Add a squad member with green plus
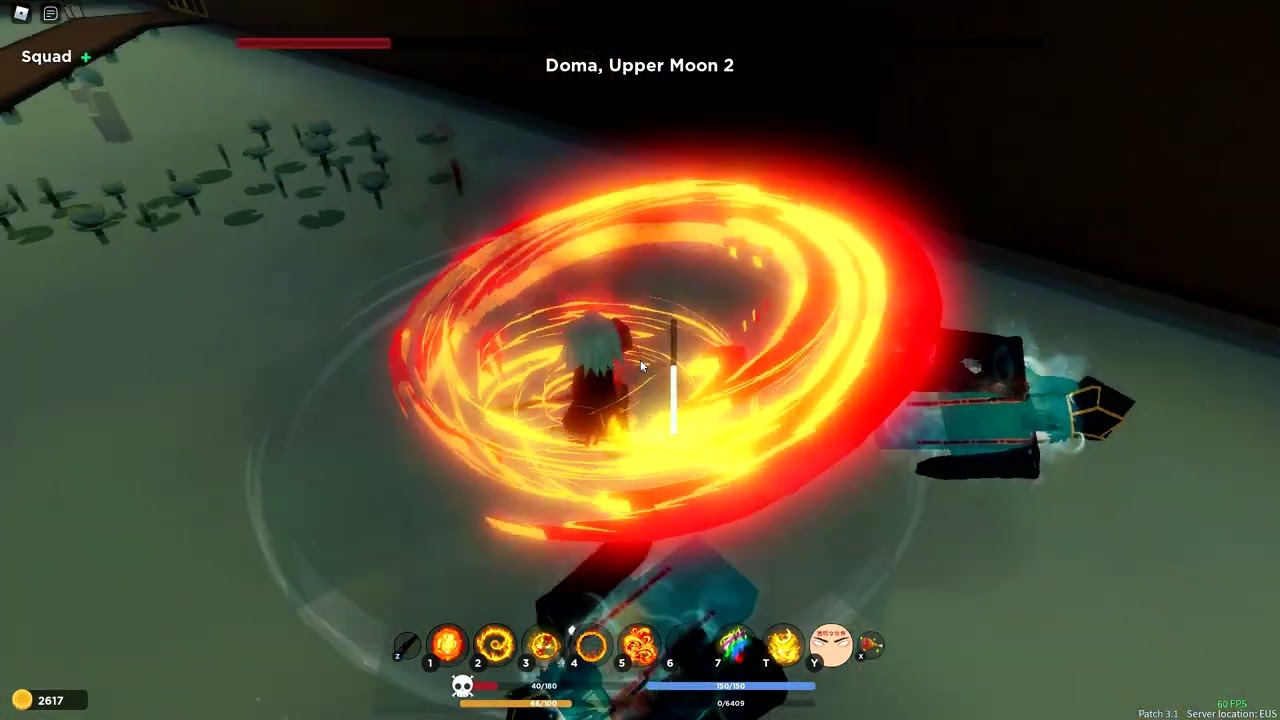This screenshot has height=720, width=1280. pos(86,58)
